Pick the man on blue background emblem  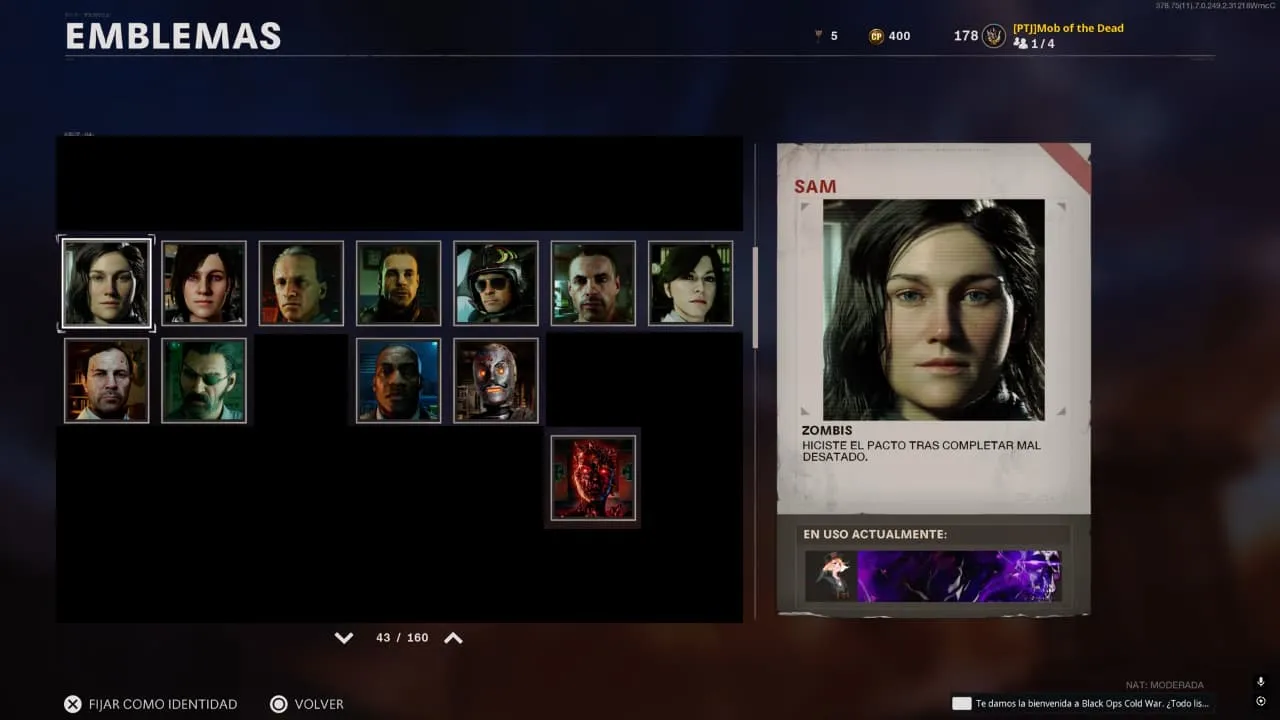[x=398, y=380]
